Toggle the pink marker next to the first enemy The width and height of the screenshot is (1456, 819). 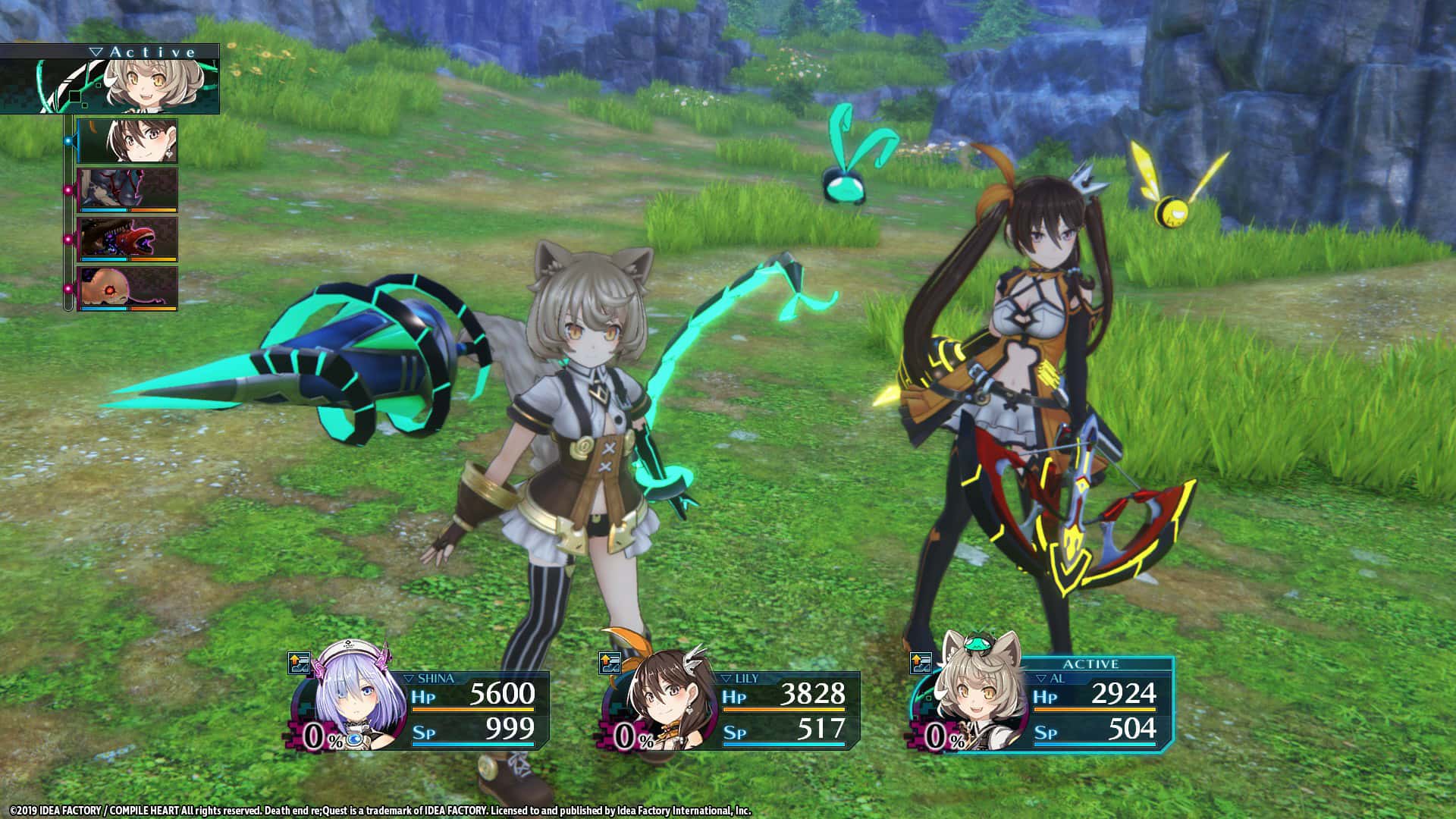pyautogui.click(x=68, y=189)
